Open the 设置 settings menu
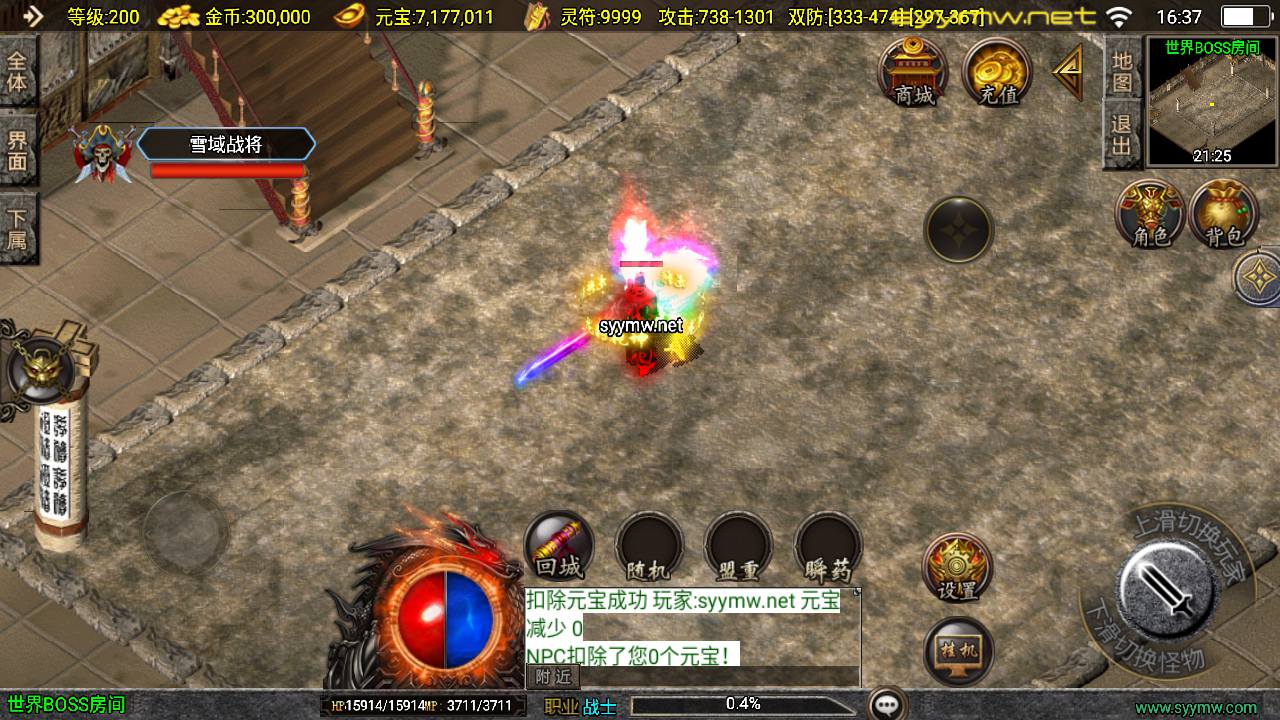 957,568
